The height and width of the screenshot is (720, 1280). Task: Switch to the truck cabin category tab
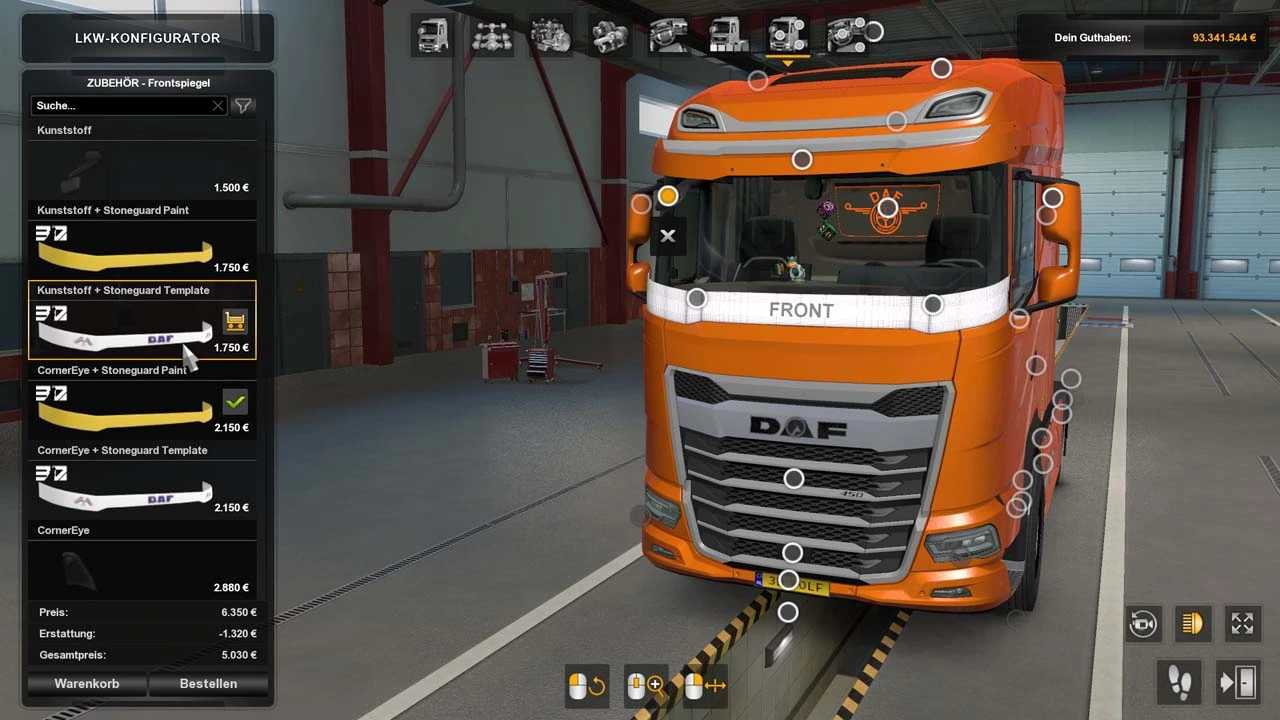[433, 36]
